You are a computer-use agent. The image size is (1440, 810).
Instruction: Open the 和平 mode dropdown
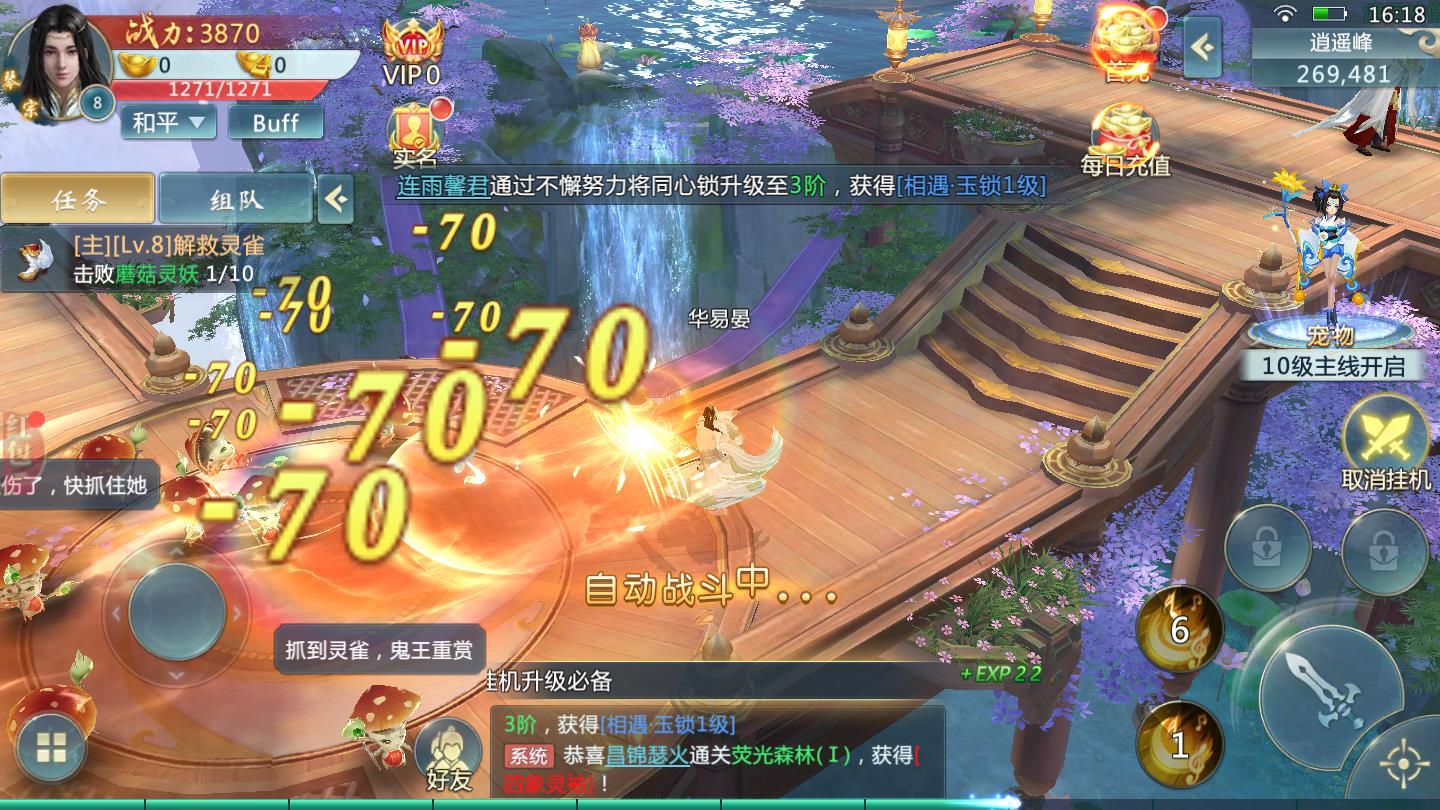tap(166, 123)
